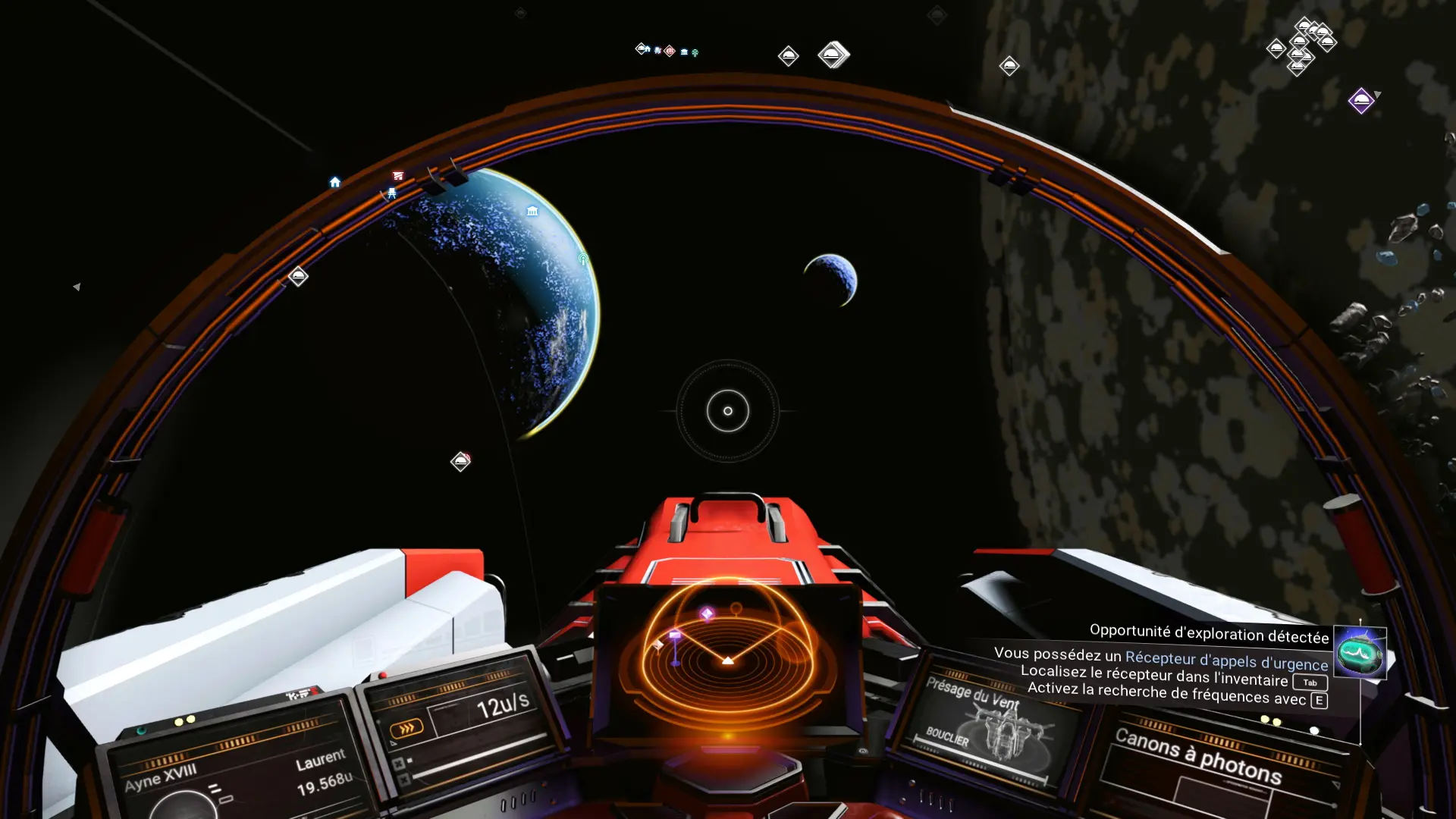Click the disclosure triangle on the Canons à photons panel
The width and height of the screenshot is (1456, 819).
point(1335,785)
